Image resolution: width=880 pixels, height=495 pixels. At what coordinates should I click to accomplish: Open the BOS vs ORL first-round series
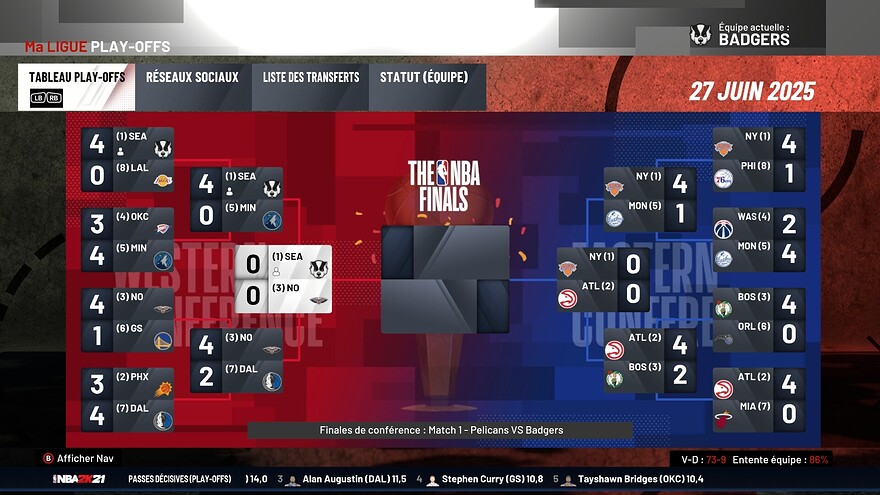[759, 320]
